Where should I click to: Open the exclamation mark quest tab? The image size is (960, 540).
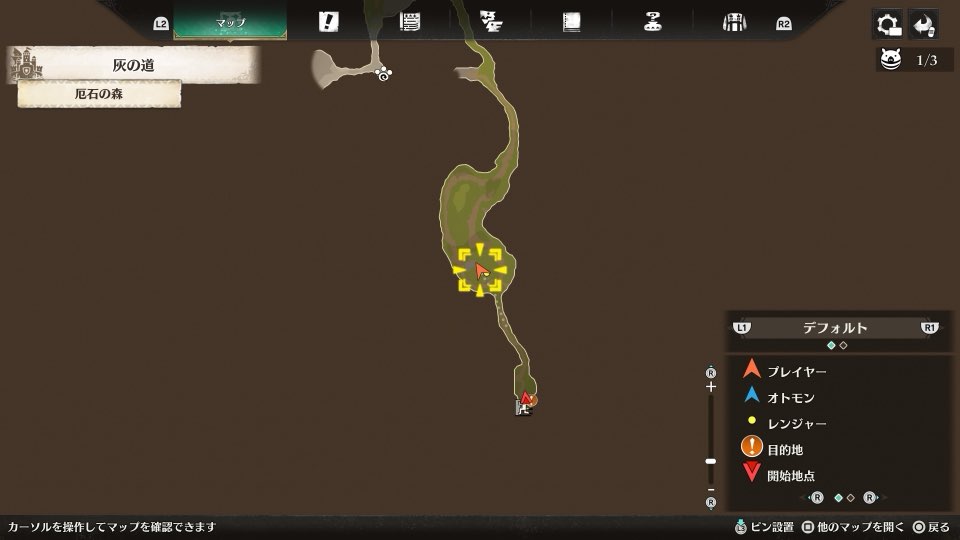(x=328, y=22)
